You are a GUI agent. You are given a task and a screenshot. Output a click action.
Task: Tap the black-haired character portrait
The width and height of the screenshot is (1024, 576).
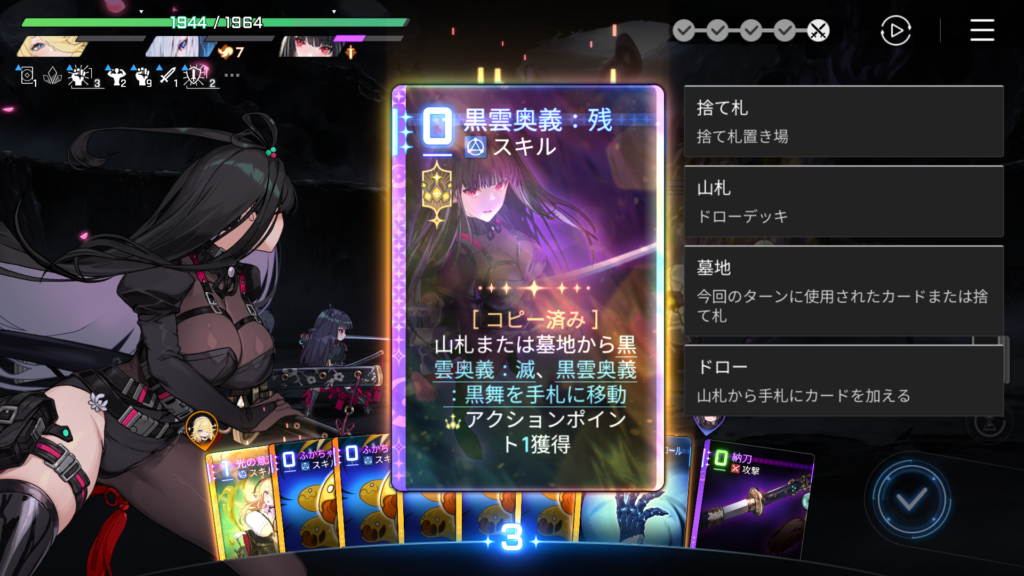[x=305, y=46]
